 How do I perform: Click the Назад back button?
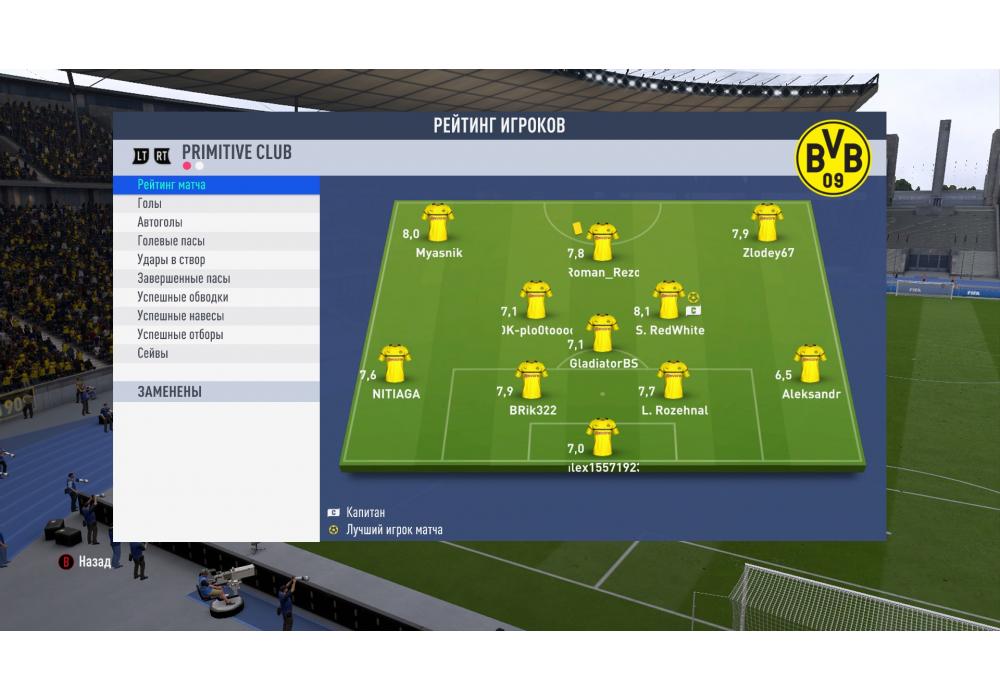click(x=86, y=562)
